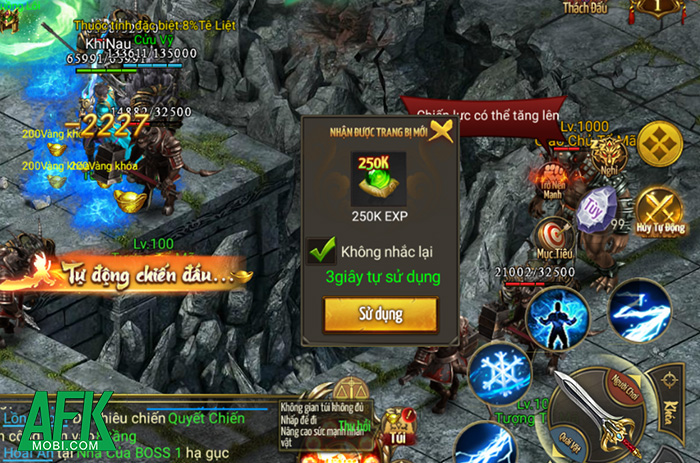
Task: Trigger the lightning slash skill
Action: [x=639, y=309]
